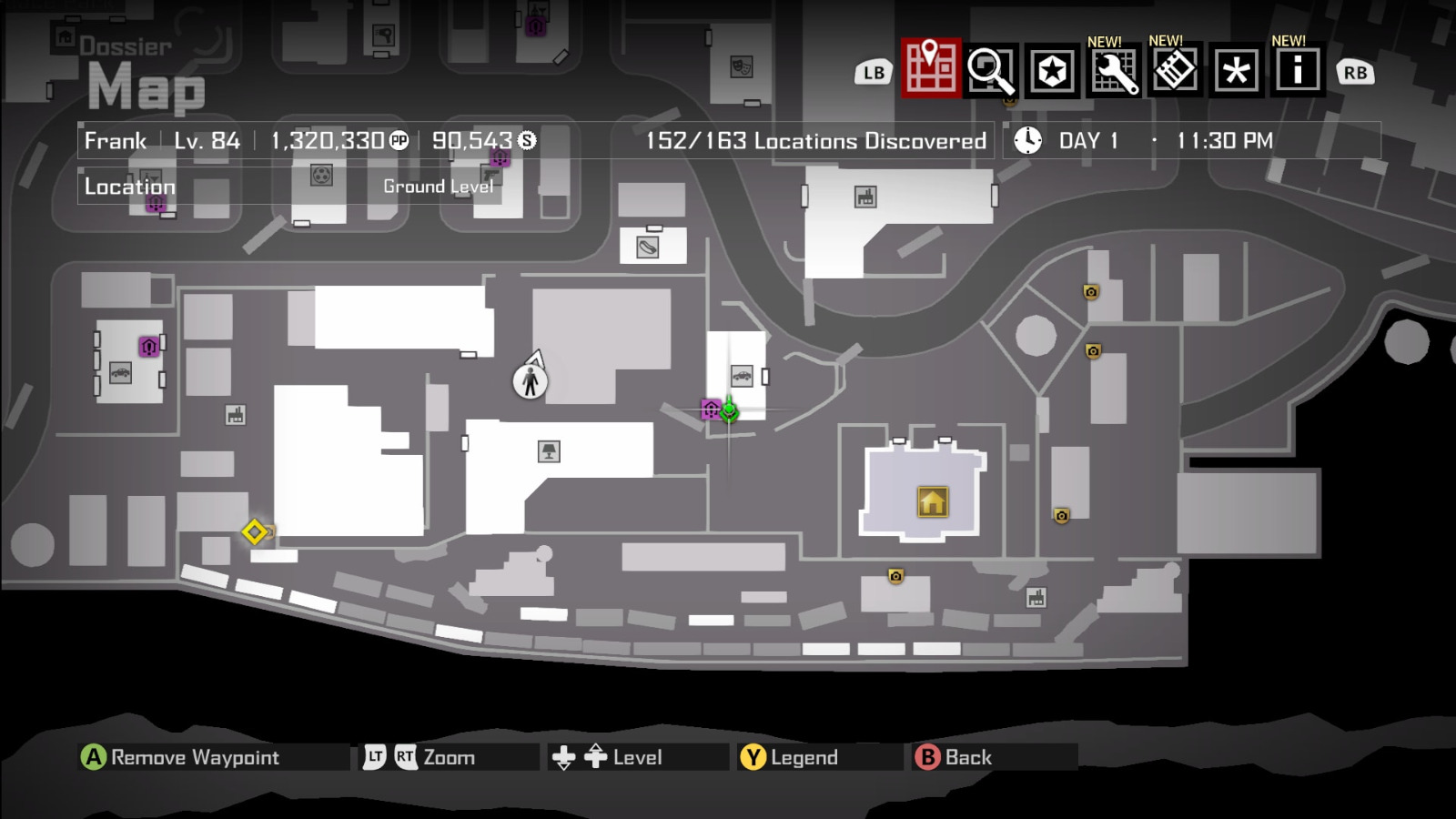Click the asterisk skills icon
The width and height of the screenshot is (1456, 819).
click(1235, 71)
